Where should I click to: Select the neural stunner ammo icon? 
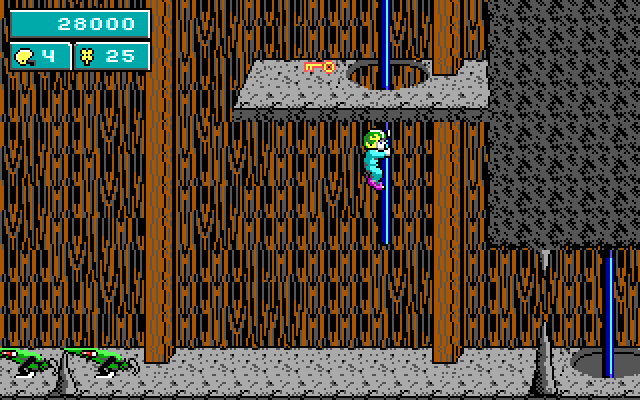[87, 56]
